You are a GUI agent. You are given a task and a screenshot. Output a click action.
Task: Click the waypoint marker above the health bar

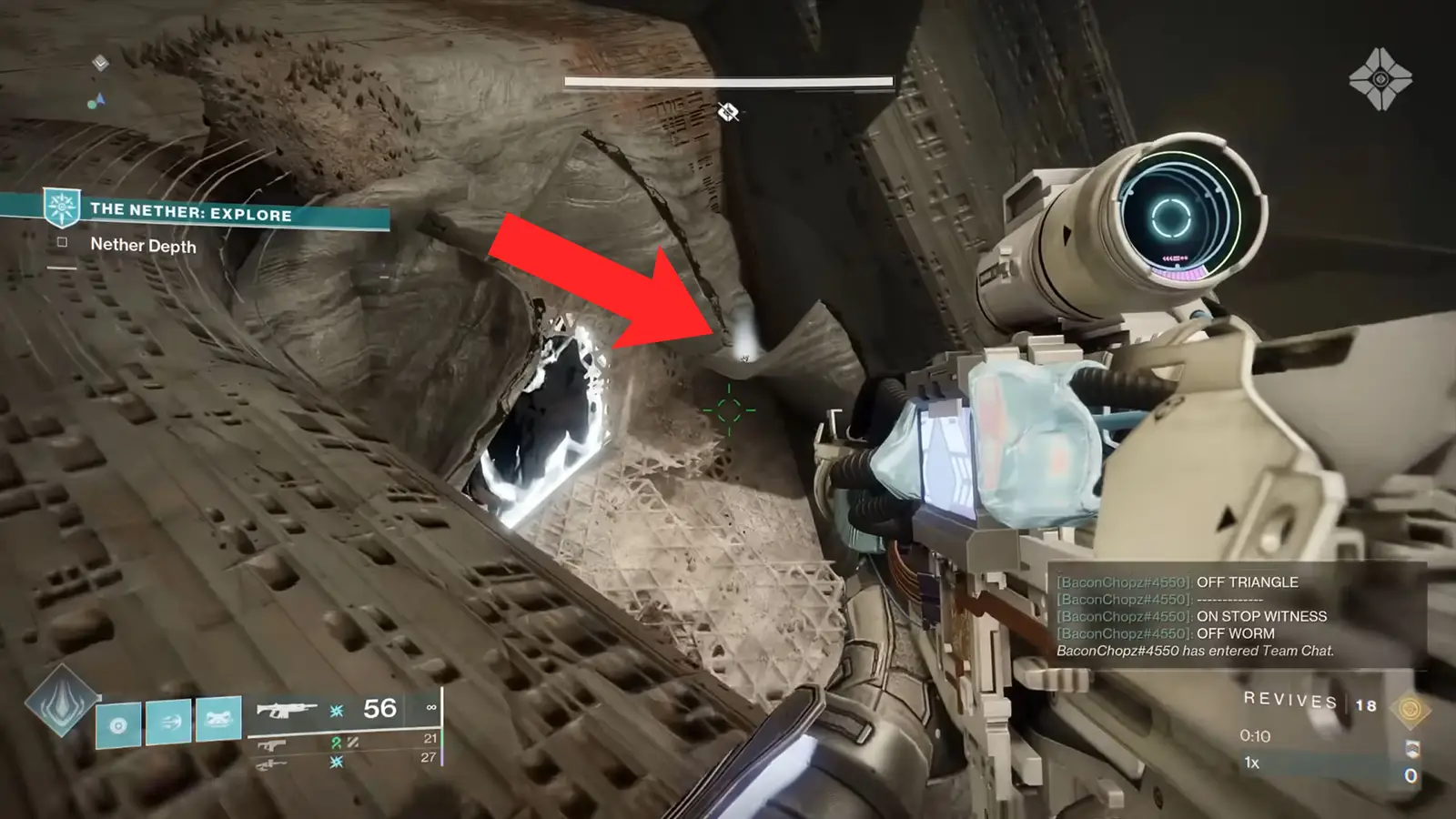727,111
